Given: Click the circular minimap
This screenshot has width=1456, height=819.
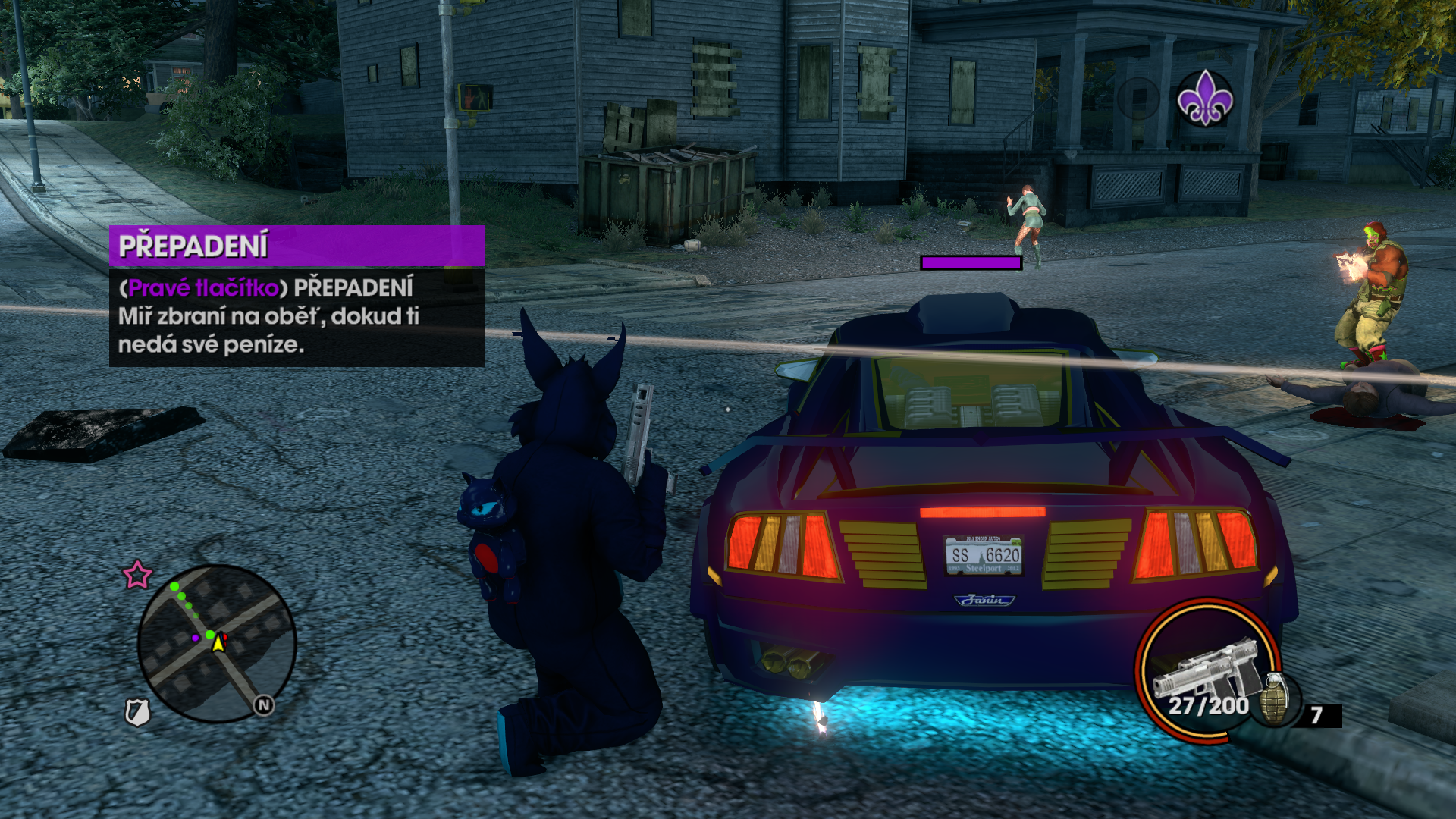Looking at the screenshot, I should [x=217, y=643].
